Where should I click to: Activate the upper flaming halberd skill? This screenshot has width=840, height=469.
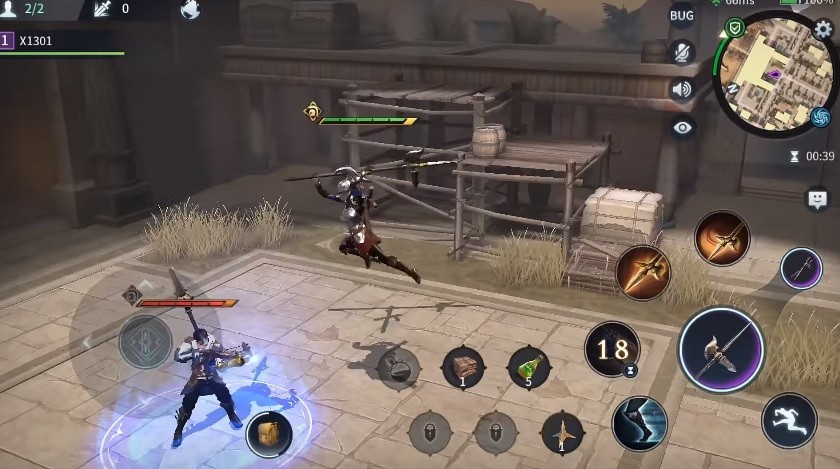pos(721,238)
